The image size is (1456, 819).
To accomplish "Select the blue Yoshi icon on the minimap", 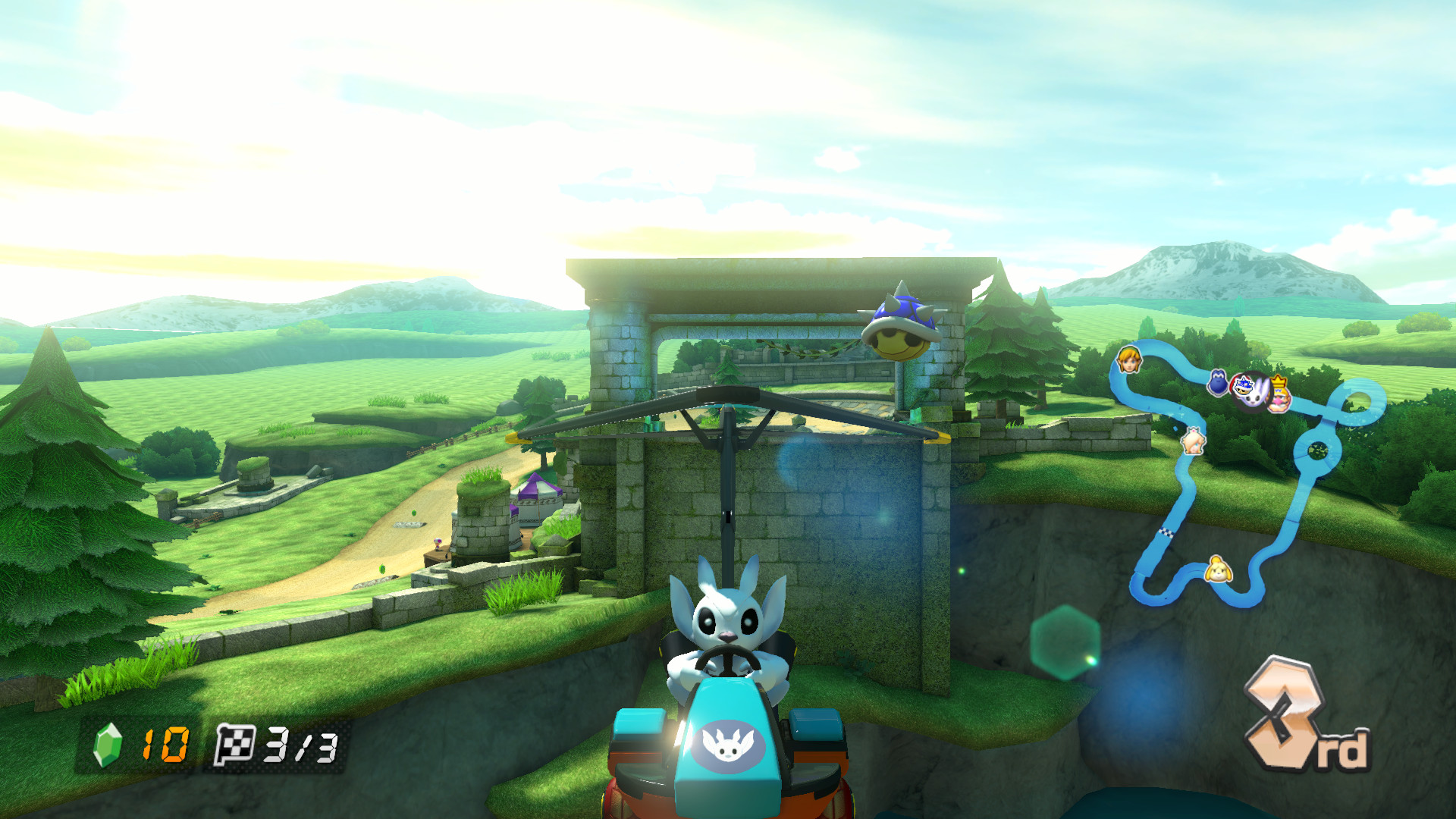I will (x=1218, y=383).
